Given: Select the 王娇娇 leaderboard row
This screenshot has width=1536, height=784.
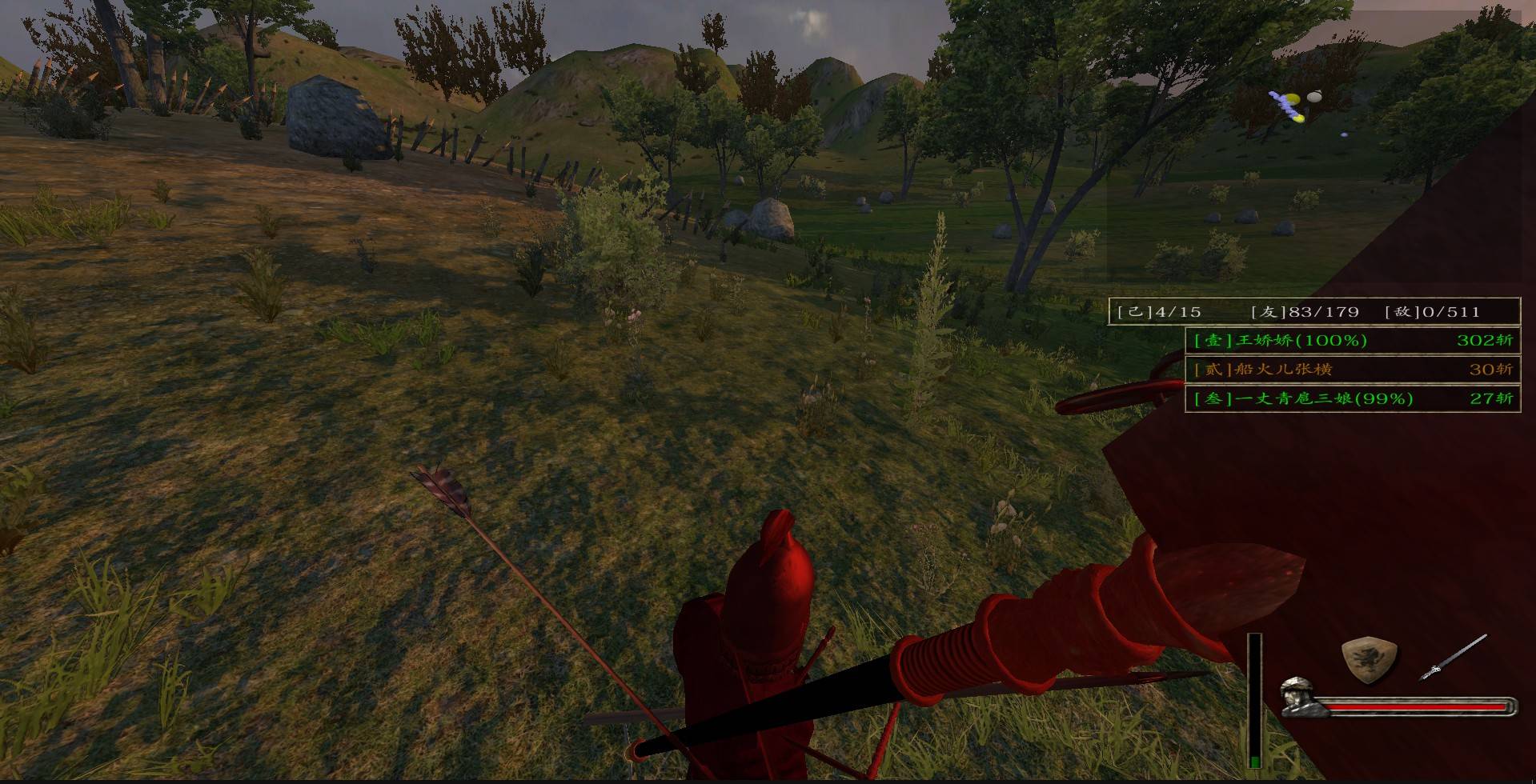Looking at the screenshot, I should coord(1352,340).
